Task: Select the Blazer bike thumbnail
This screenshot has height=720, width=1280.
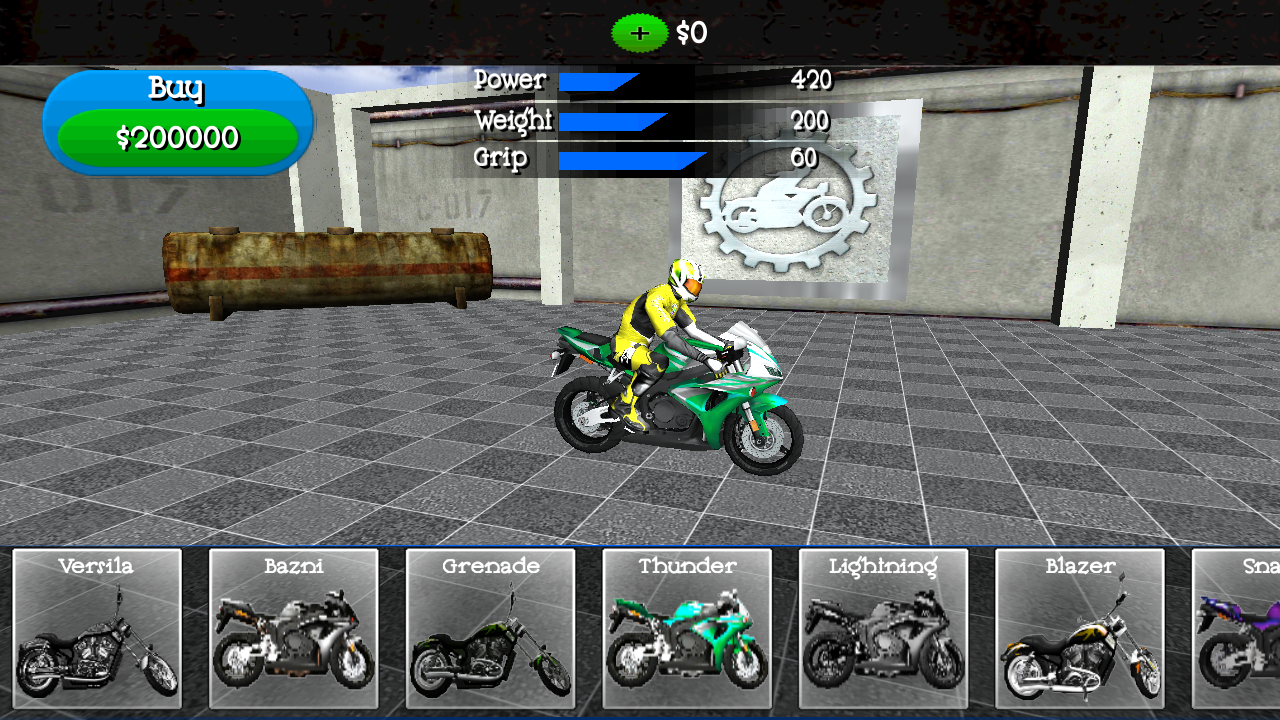Action: point(1079,630)
